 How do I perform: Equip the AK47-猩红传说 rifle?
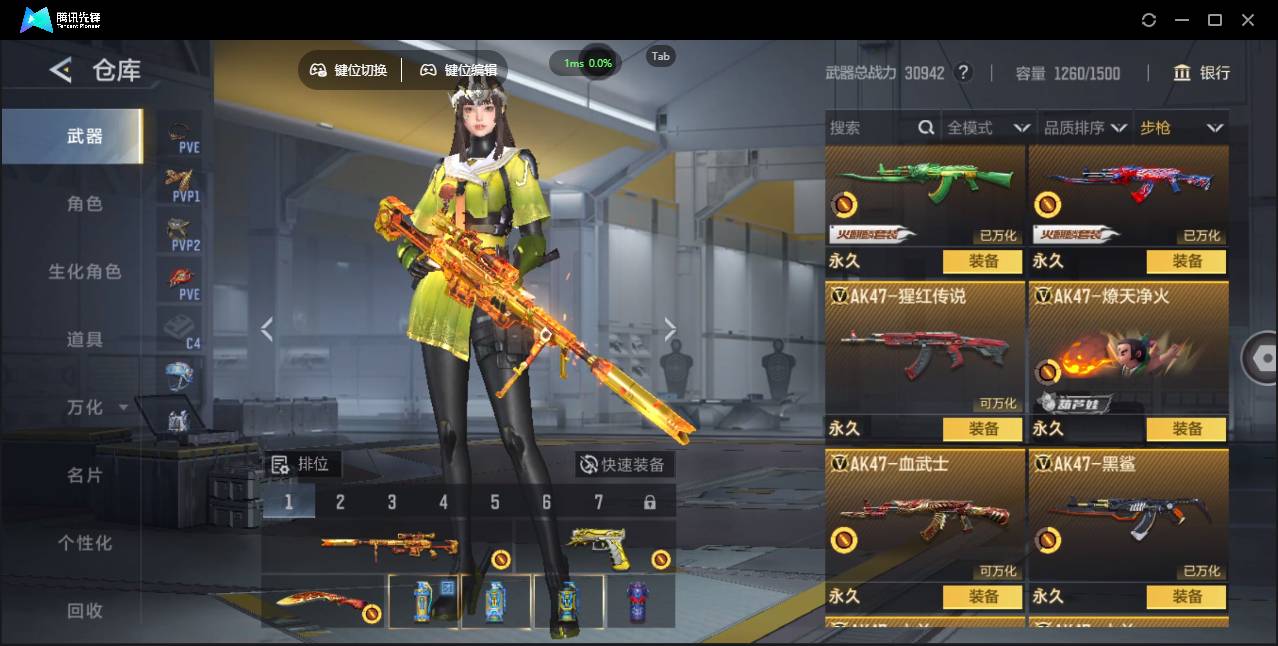pos(983,429)
